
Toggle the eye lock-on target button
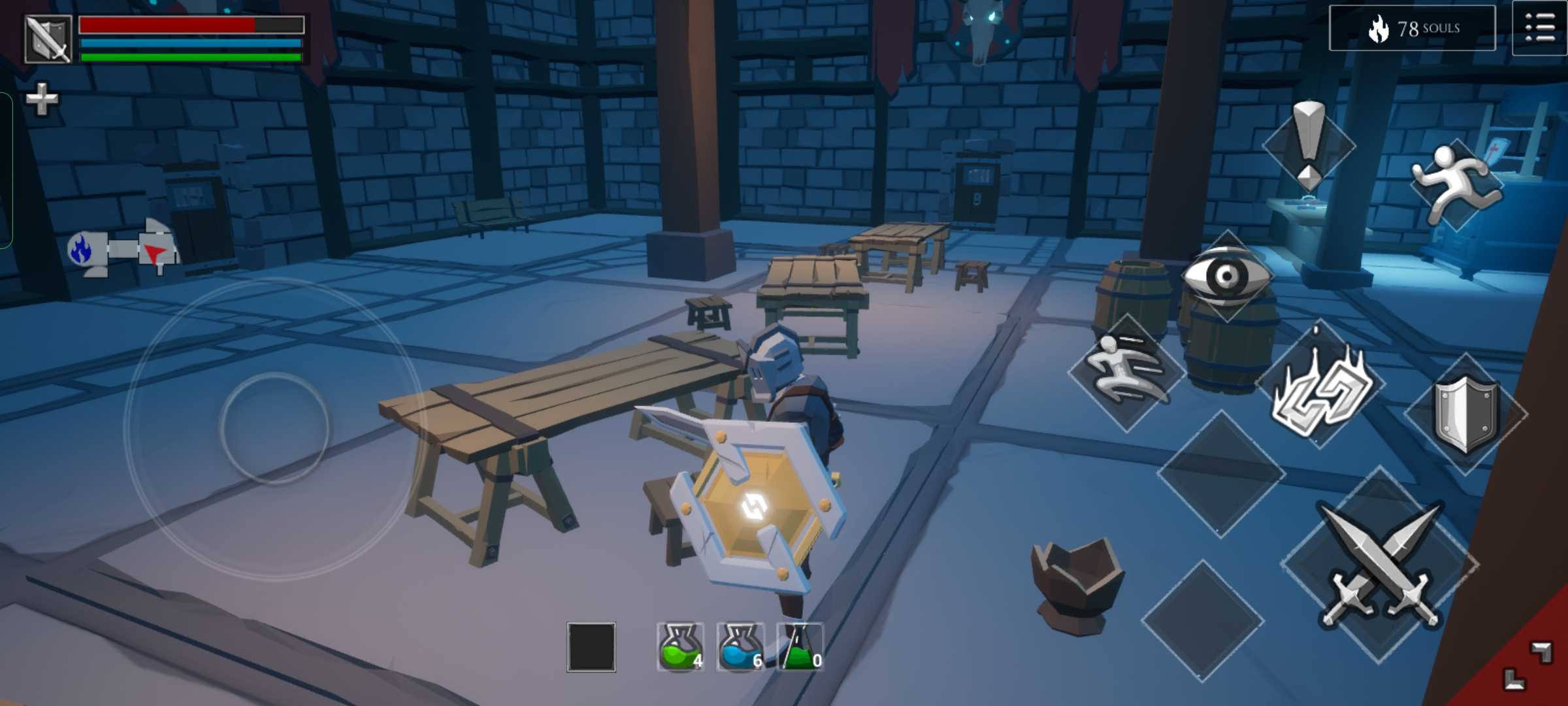(1226, 276)
